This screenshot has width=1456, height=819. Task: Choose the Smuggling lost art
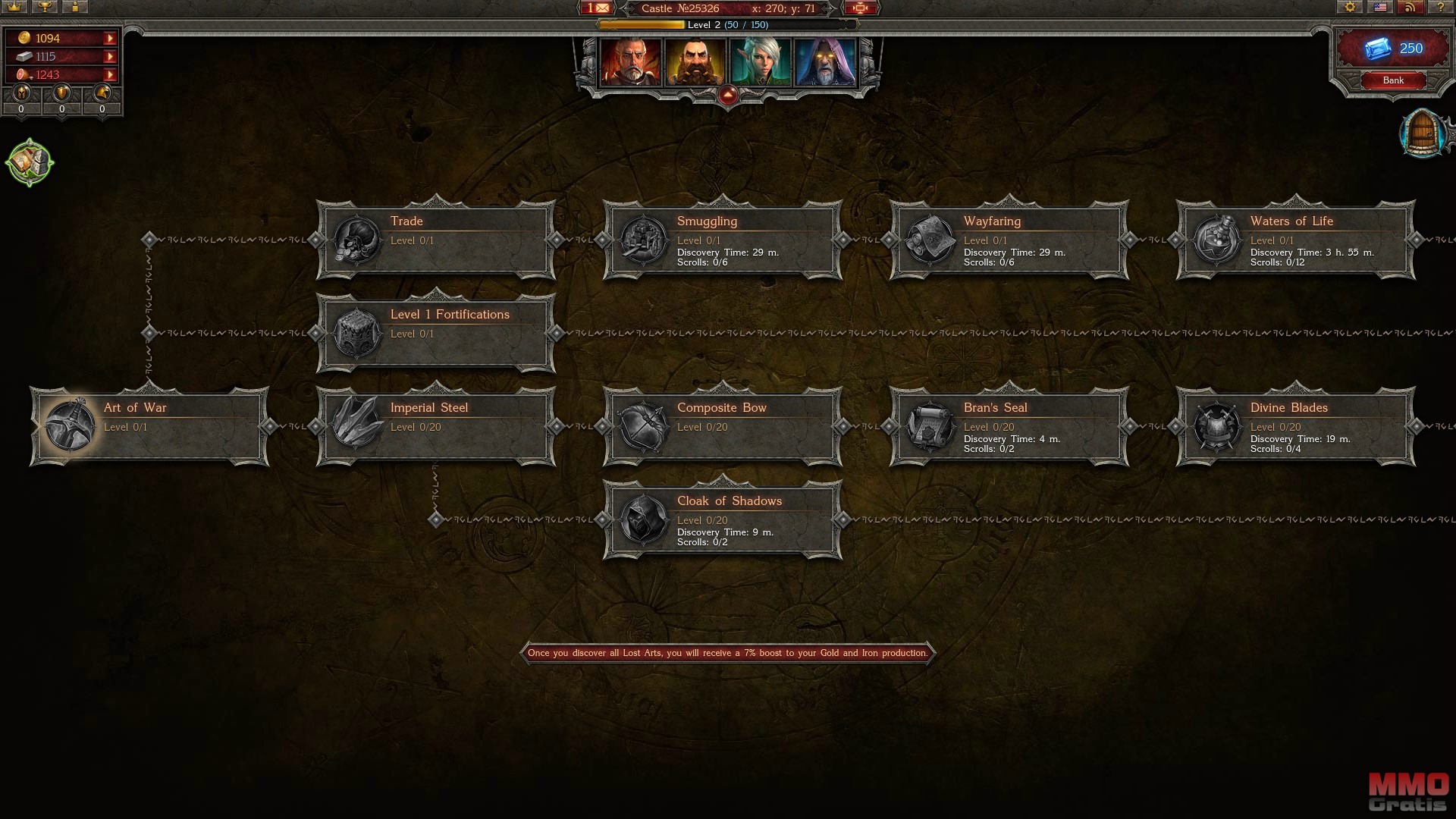722,240
